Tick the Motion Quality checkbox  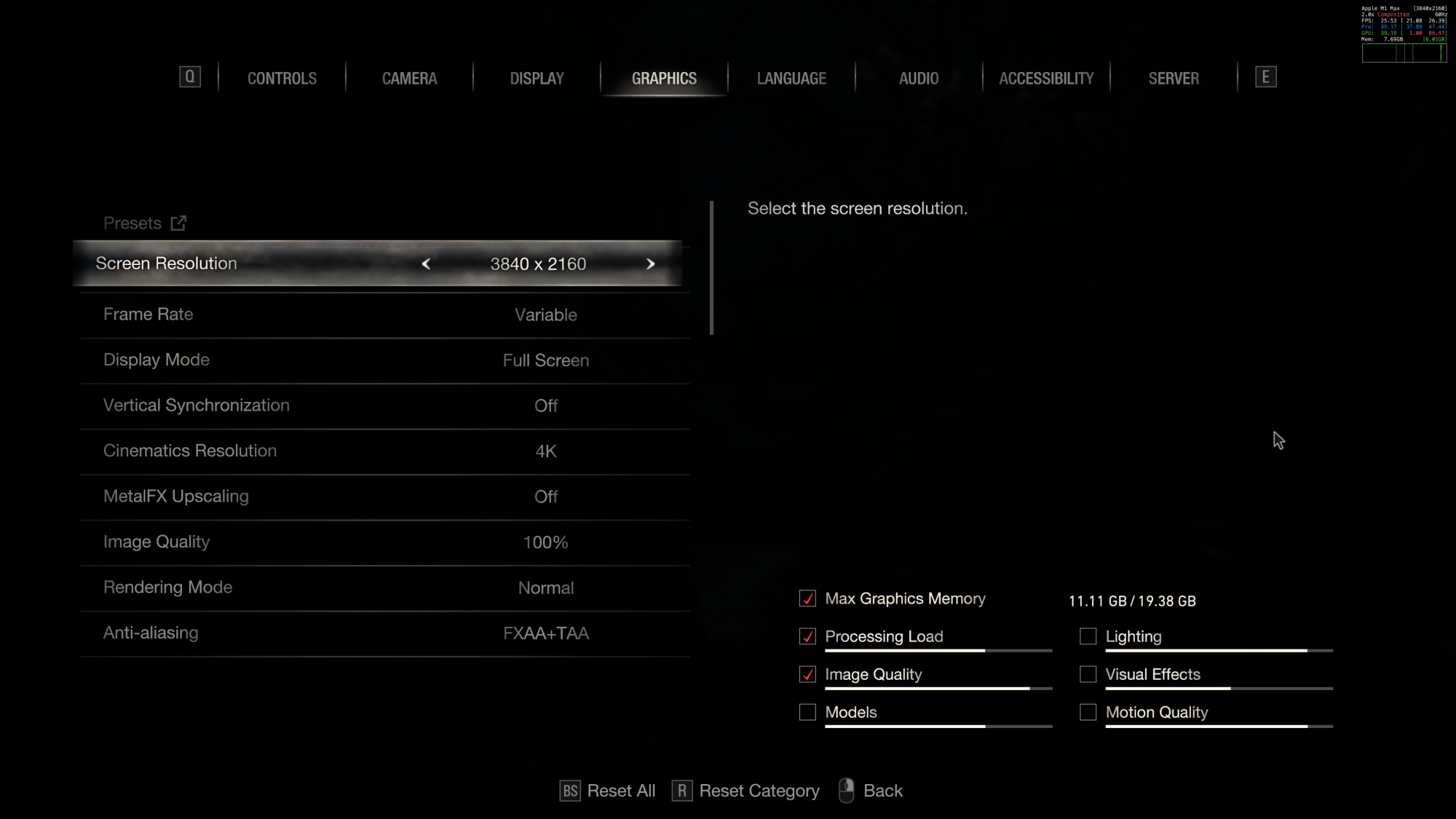1088,712
